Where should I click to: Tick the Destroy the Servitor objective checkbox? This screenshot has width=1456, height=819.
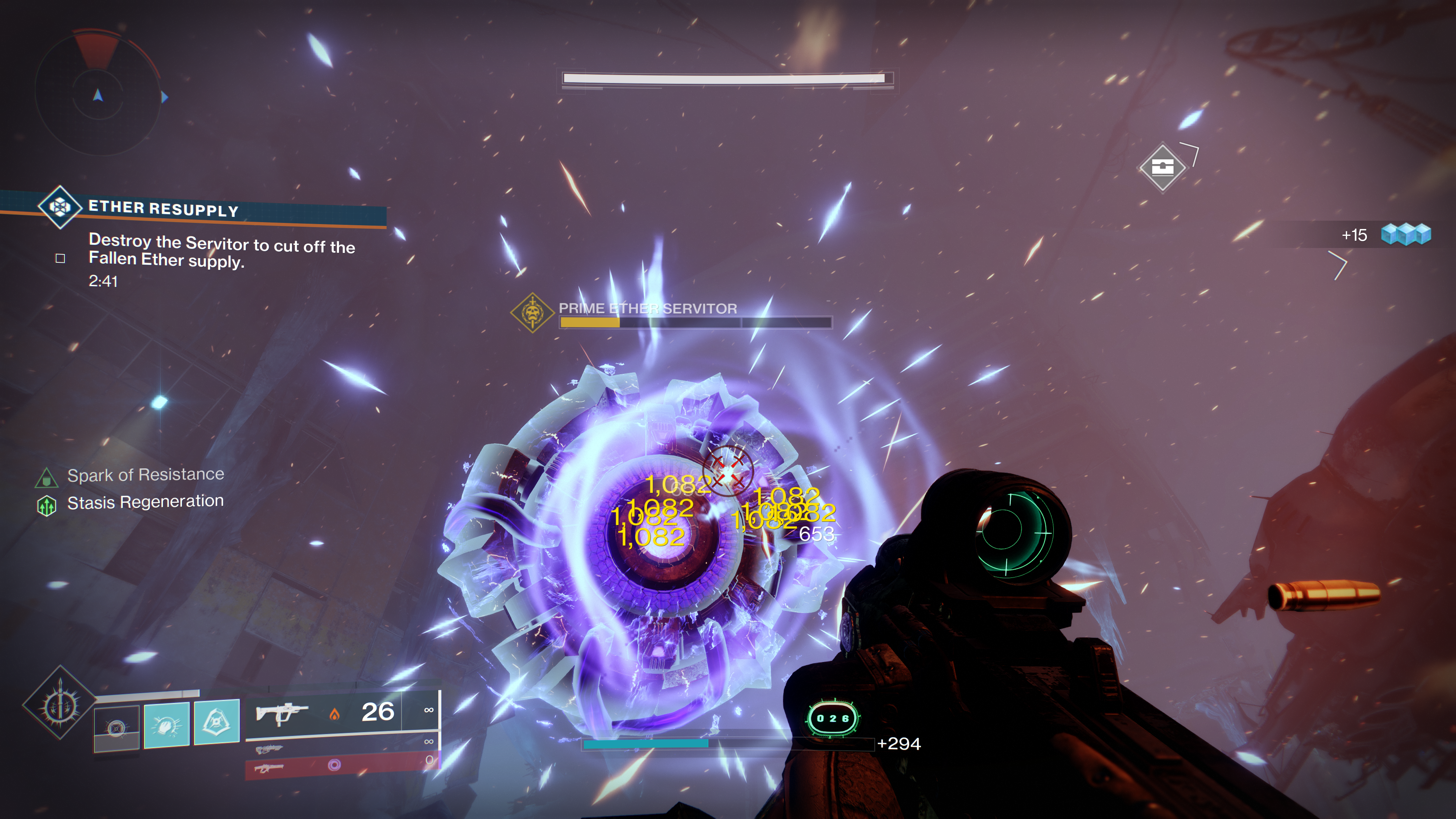[x=61, y=259]
